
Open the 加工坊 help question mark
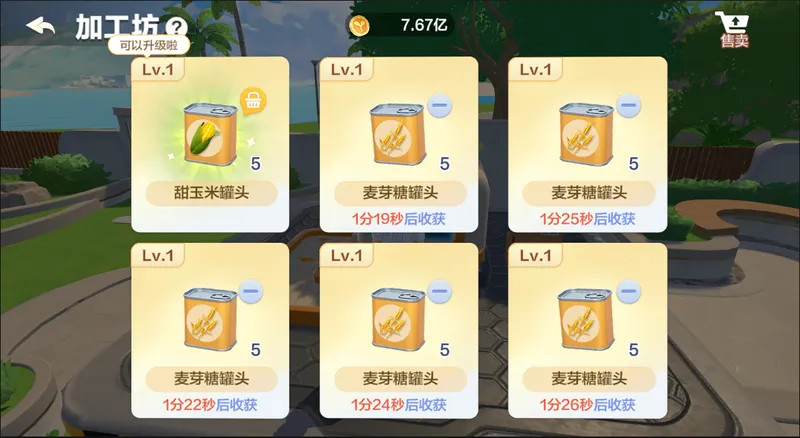tap(177, 28)
